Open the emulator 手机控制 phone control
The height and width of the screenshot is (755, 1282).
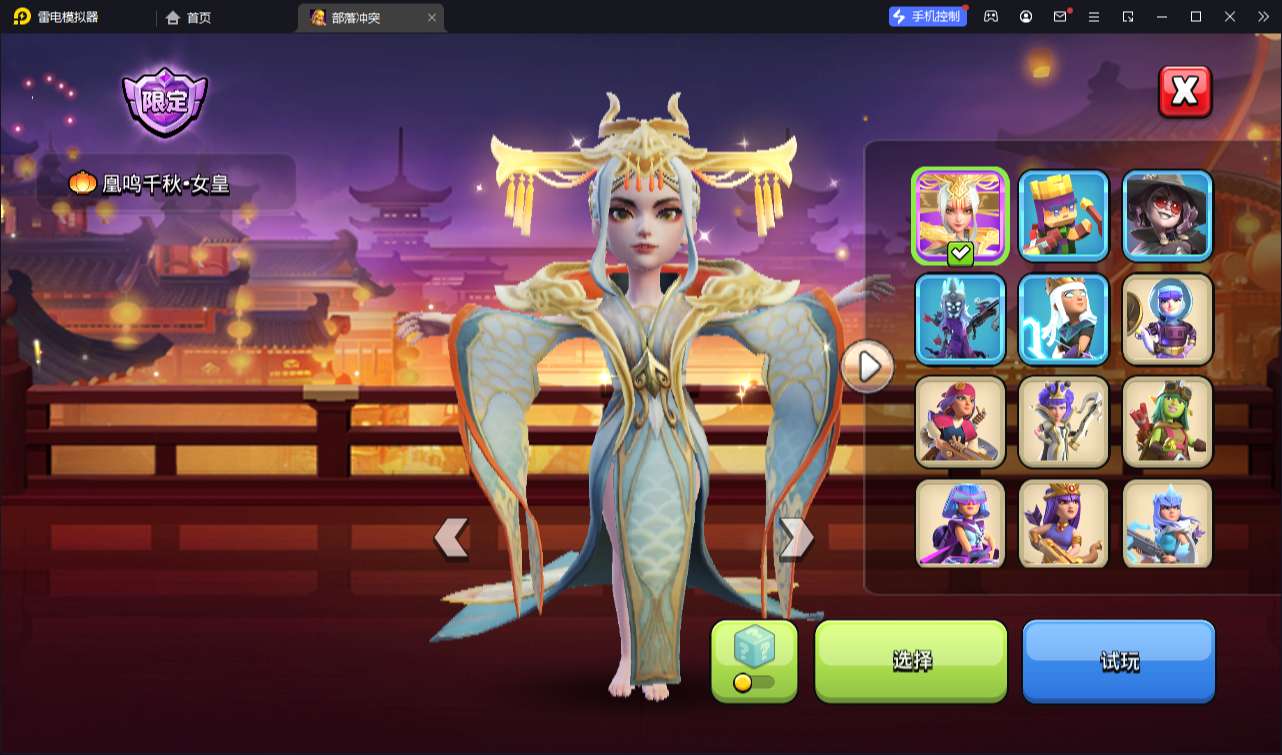[928, 16]
